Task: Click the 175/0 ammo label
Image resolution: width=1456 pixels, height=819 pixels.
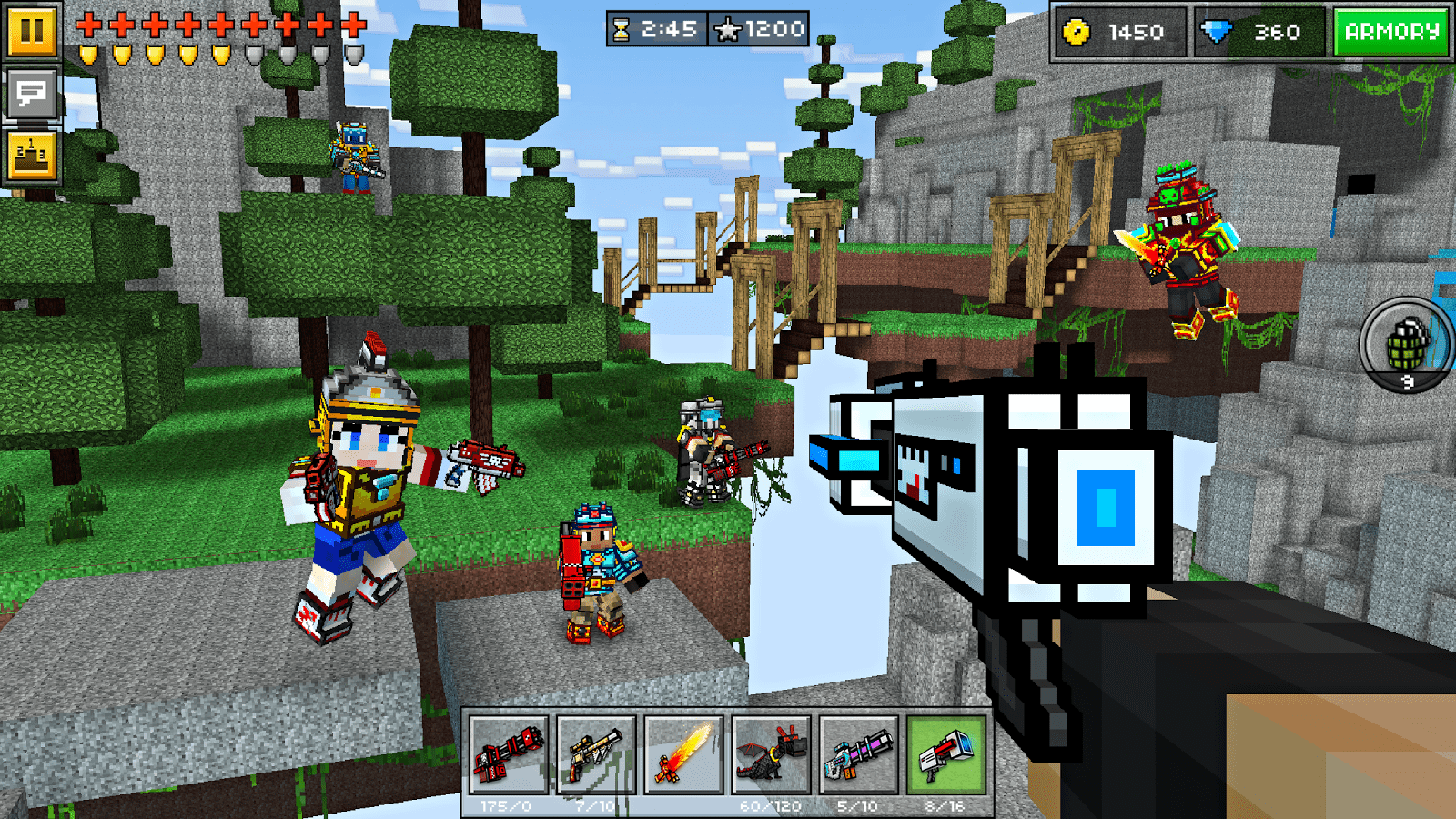Action: [507, 804]
